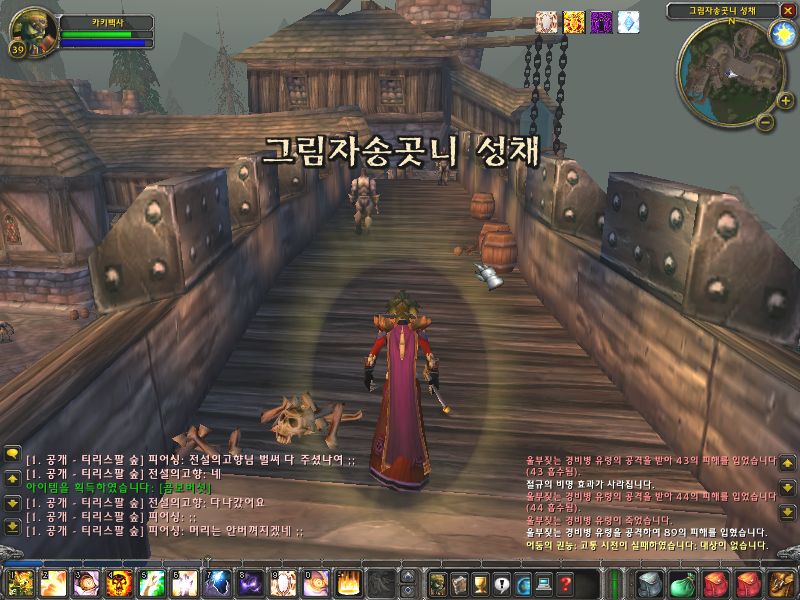Open the spellbook micro button
Image resolution: width=800 pixels, height=600 pixels.
[459, 583]
